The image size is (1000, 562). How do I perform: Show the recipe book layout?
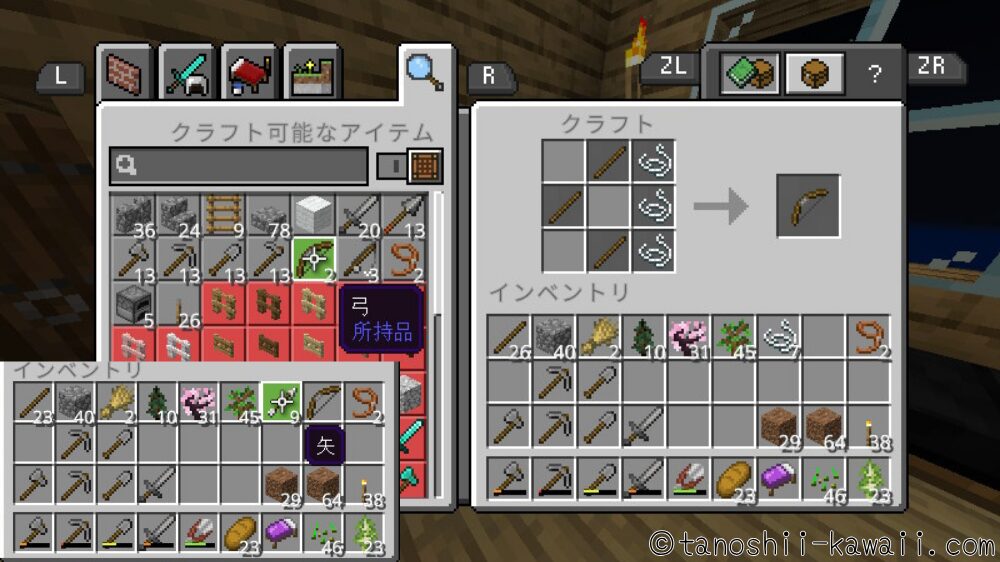click(750, 74)
